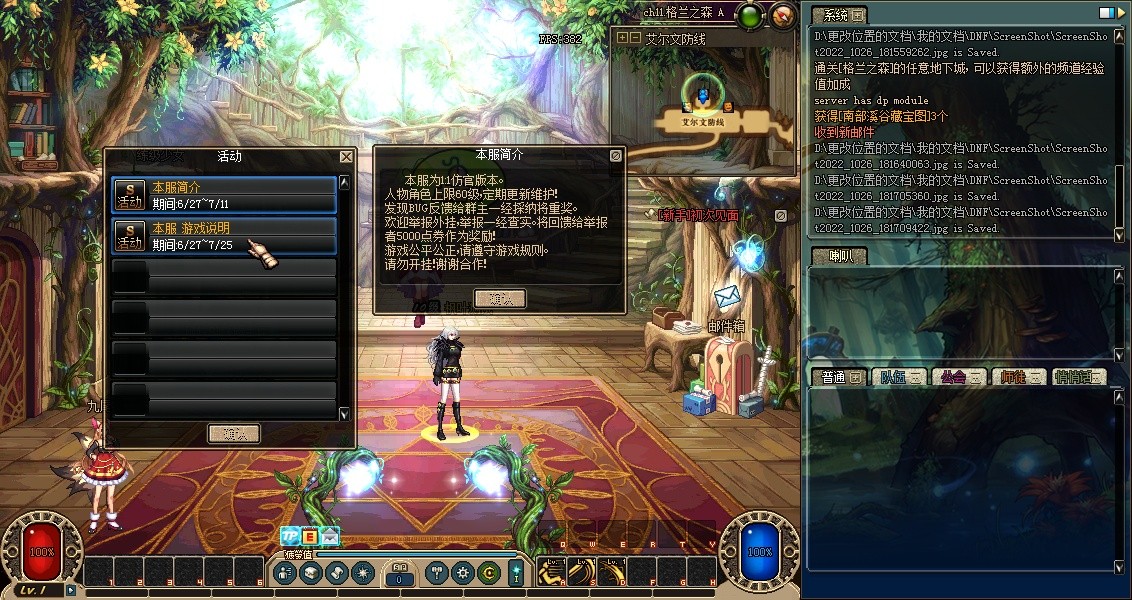This screenshot has height=600, width=1132.
Task: Open the new mail envelope notification
Action: [330, 536]
